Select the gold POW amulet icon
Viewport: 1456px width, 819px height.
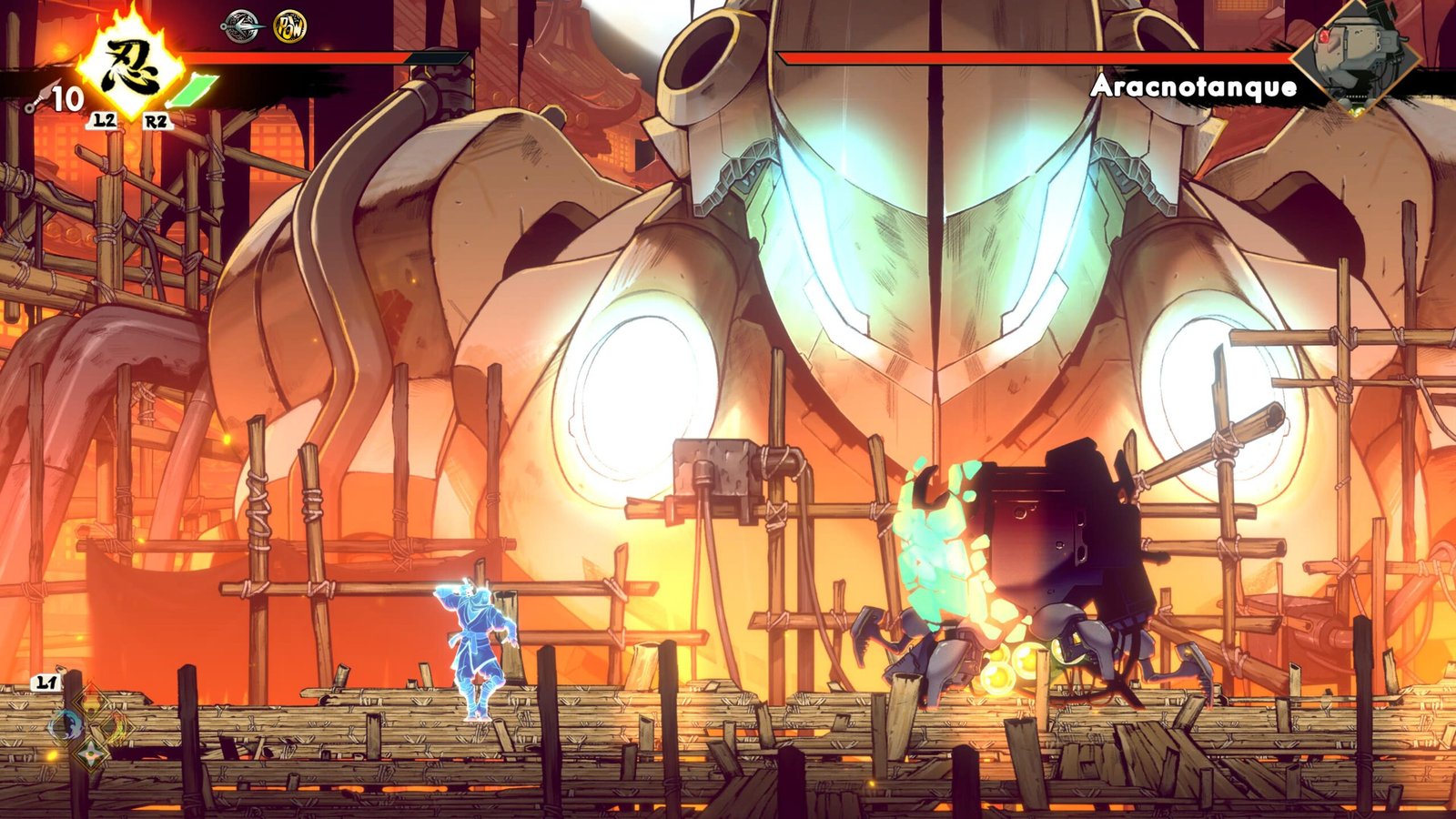290,26
